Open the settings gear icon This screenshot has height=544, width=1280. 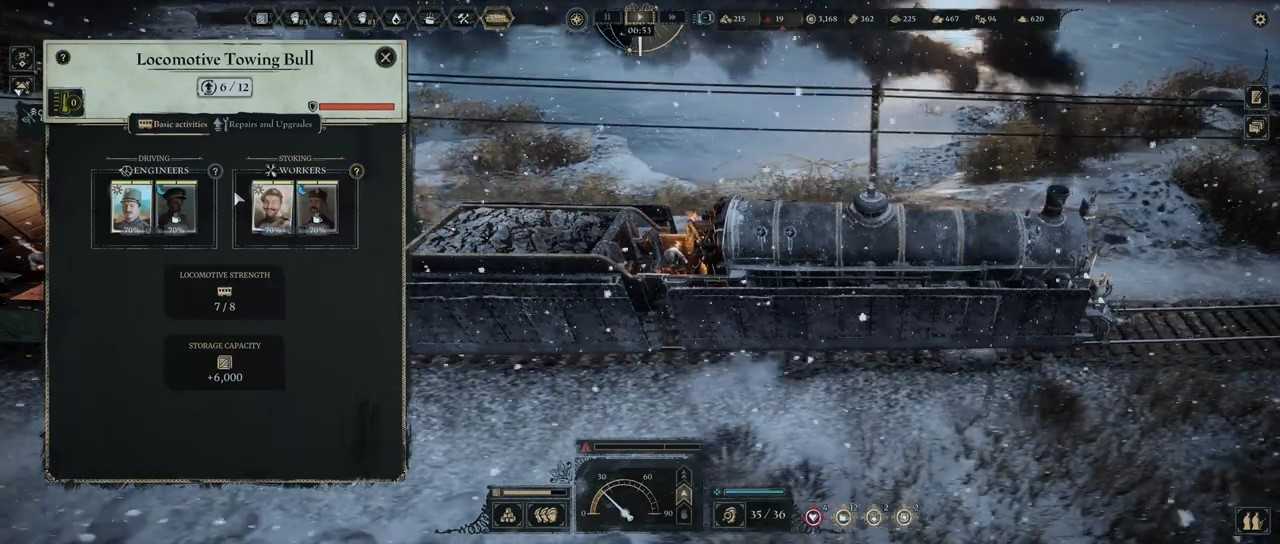1260,19
